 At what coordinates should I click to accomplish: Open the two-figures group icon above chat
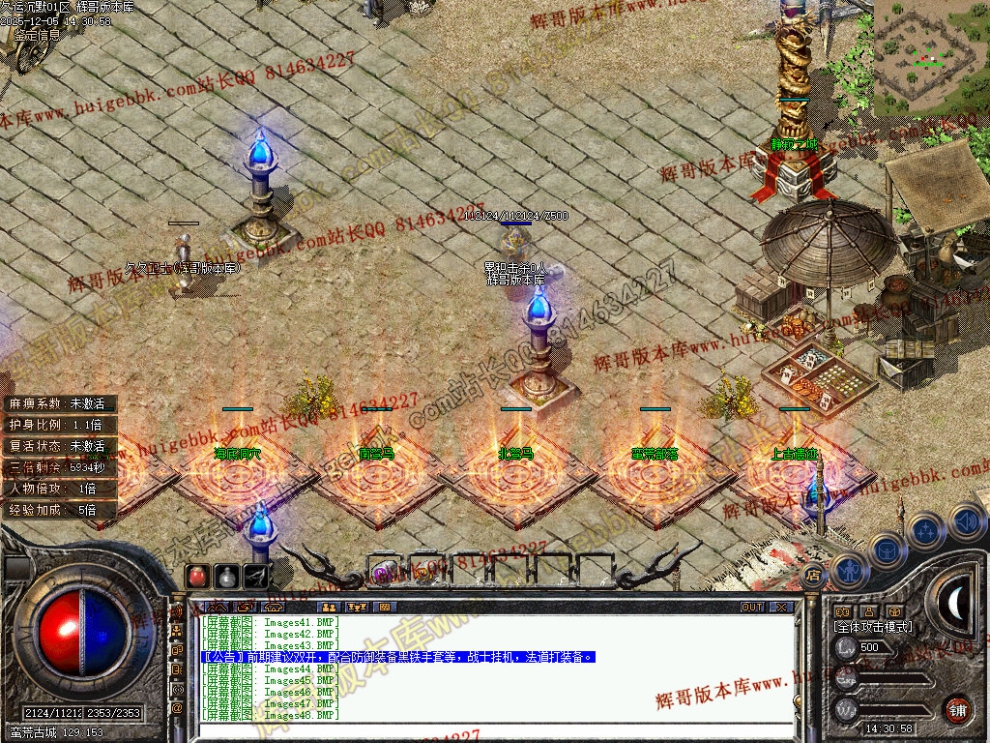tap(327, 607)
